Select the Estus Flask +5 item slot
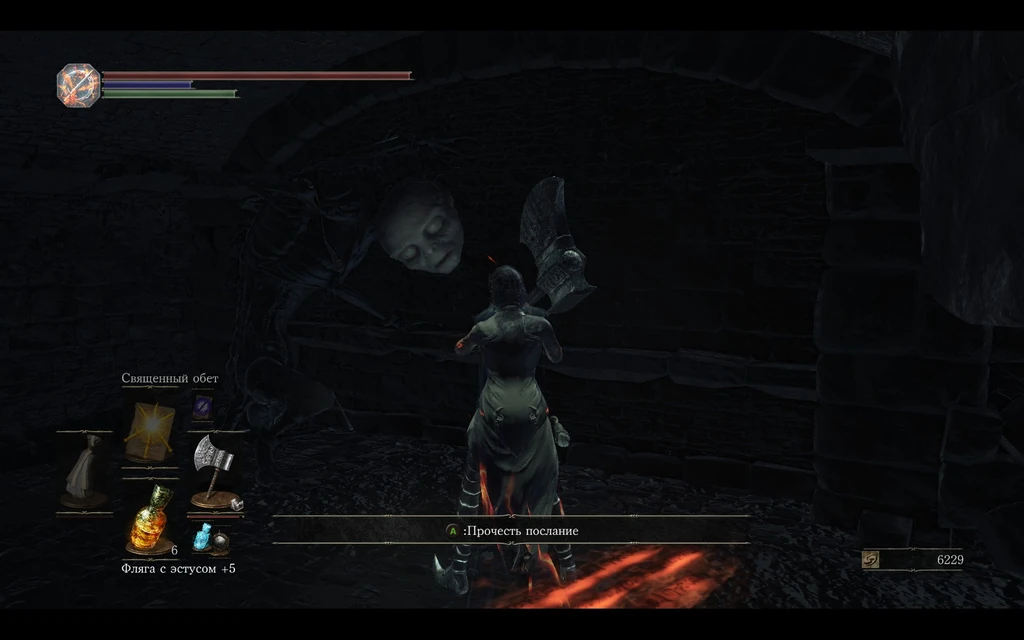The image size is (1024, 640). coord(149,518)
